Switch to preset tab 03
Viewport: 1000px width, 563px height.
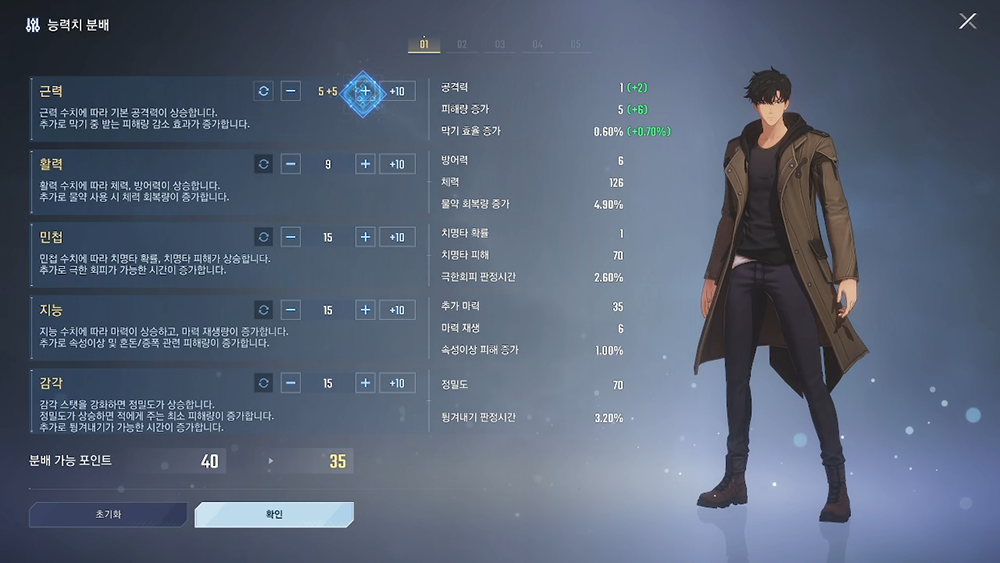tap(500, 44)
